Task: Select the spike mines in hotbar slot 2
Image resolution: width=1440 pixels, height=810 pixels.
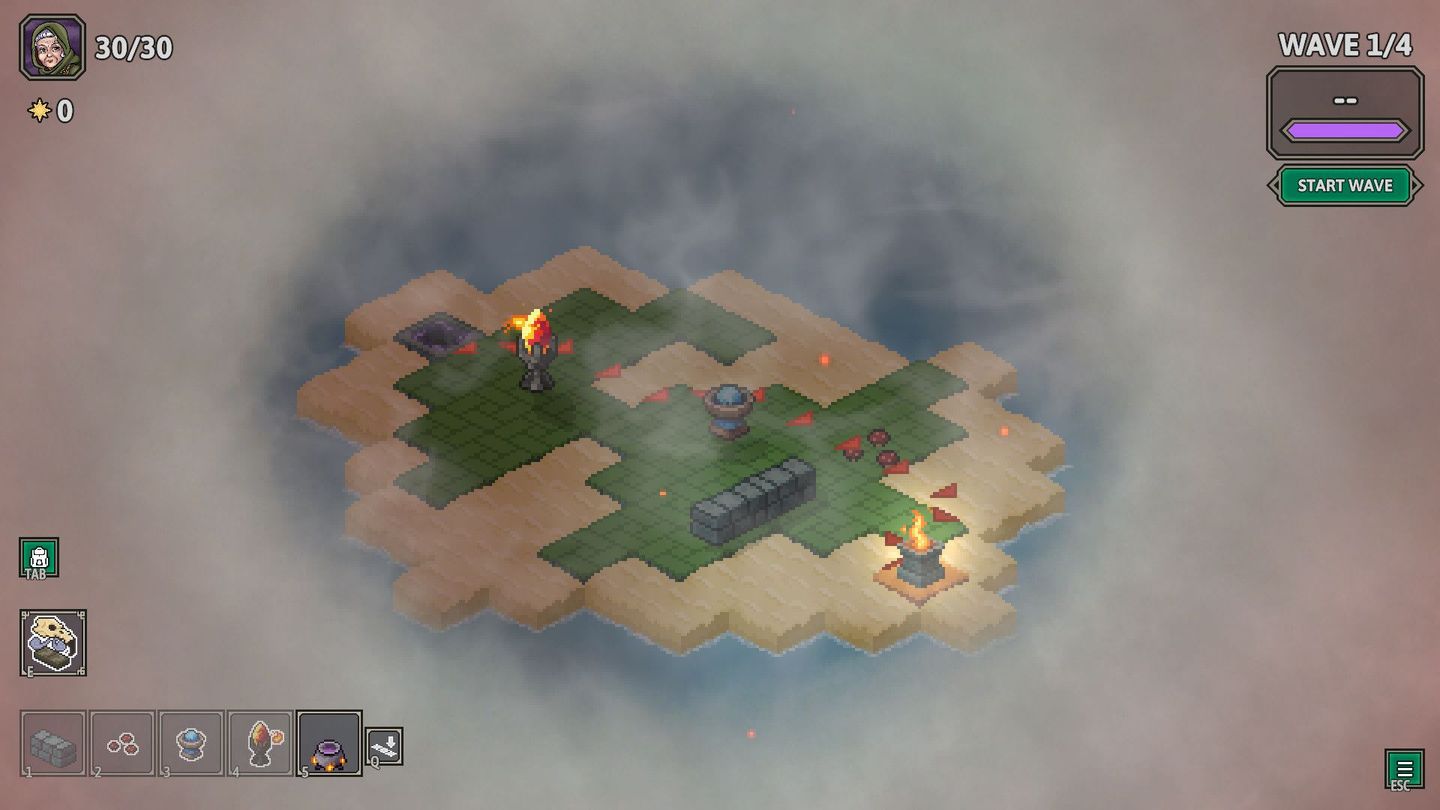Action: pyautogui.click(x=121, y=742)
